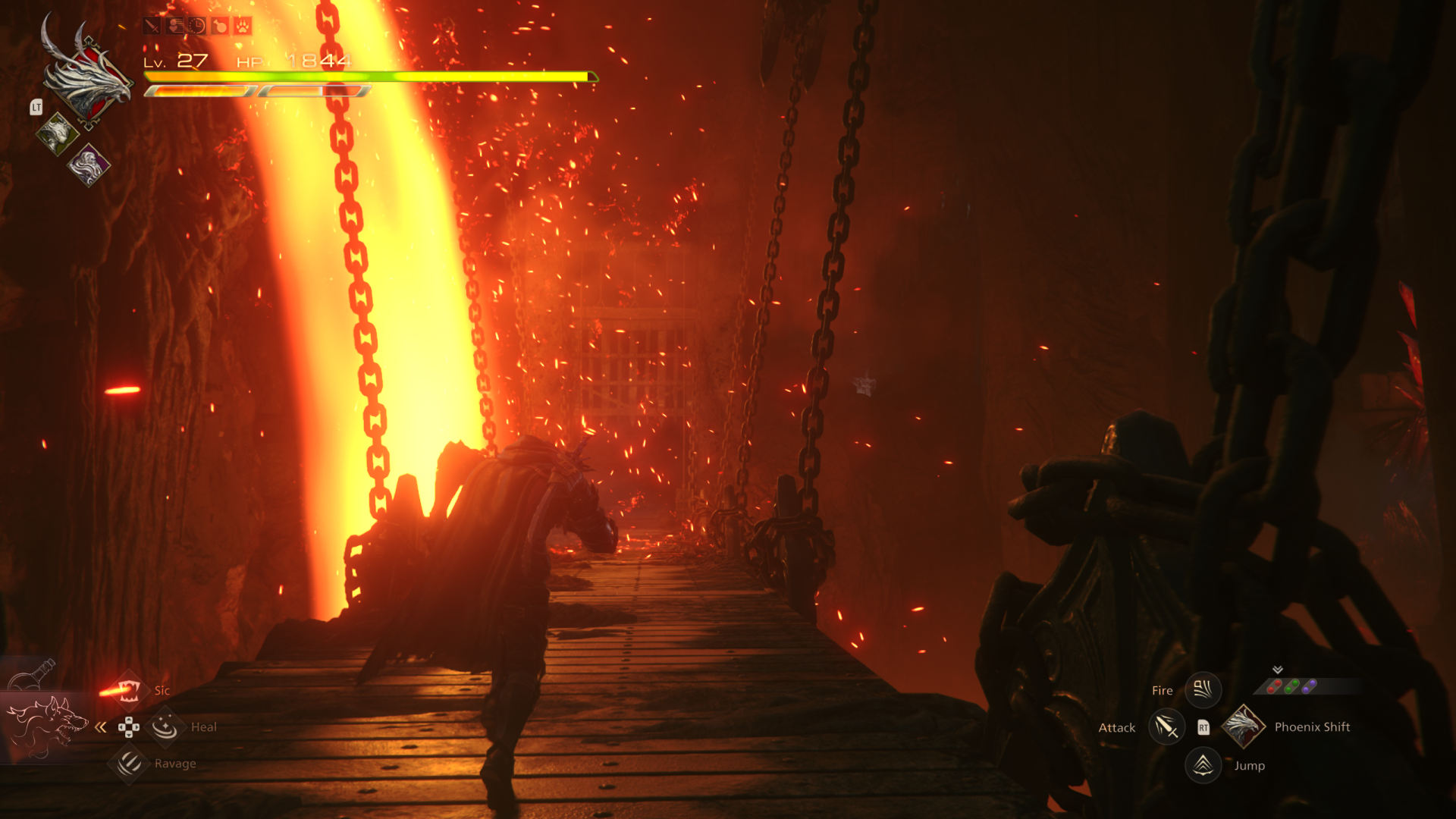Viewport: 1456px width, 819px height.
Task: Switch to the purple eikon diamond
Action: click(x=89, y=165)
